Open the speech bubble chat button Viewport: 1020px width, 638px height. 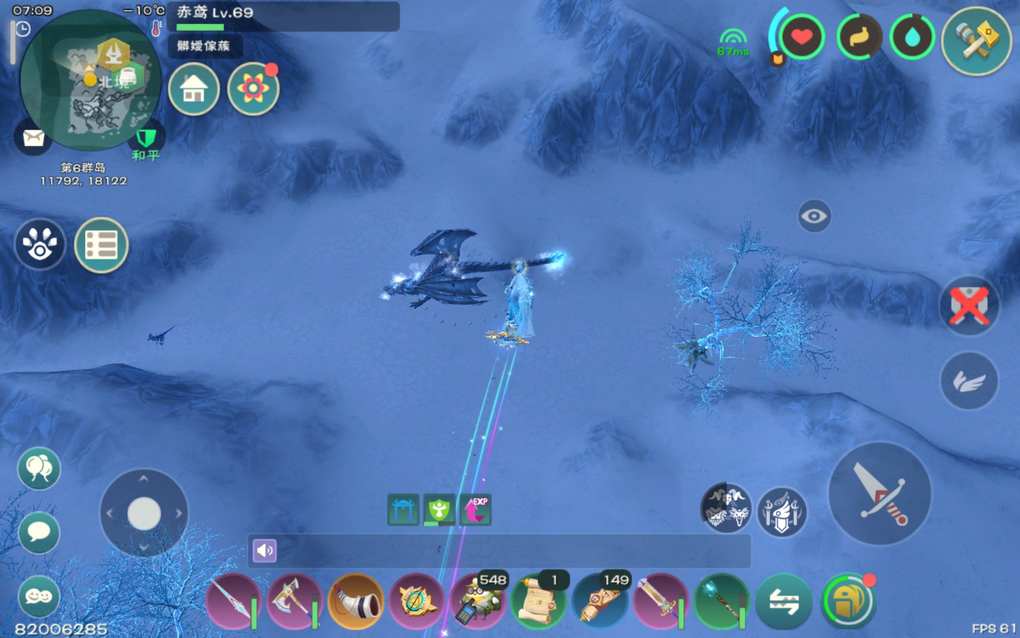[39, 532]
